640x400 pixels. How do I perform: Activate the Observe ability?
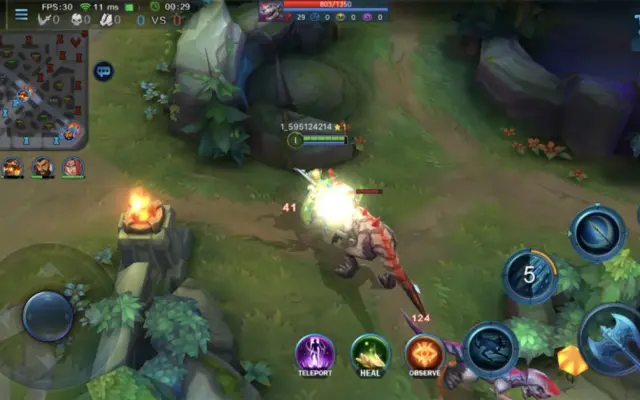[x=425, y=354]
